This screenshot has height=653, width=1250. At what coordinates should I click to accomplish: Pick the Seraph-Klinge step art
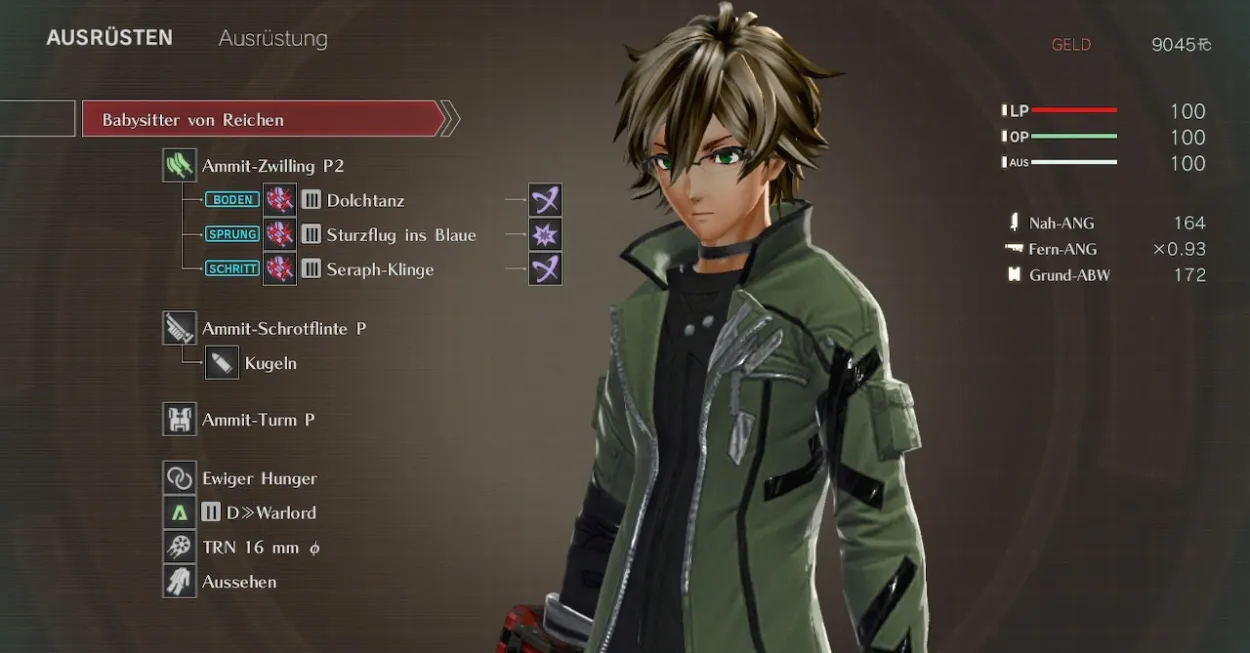379,269
